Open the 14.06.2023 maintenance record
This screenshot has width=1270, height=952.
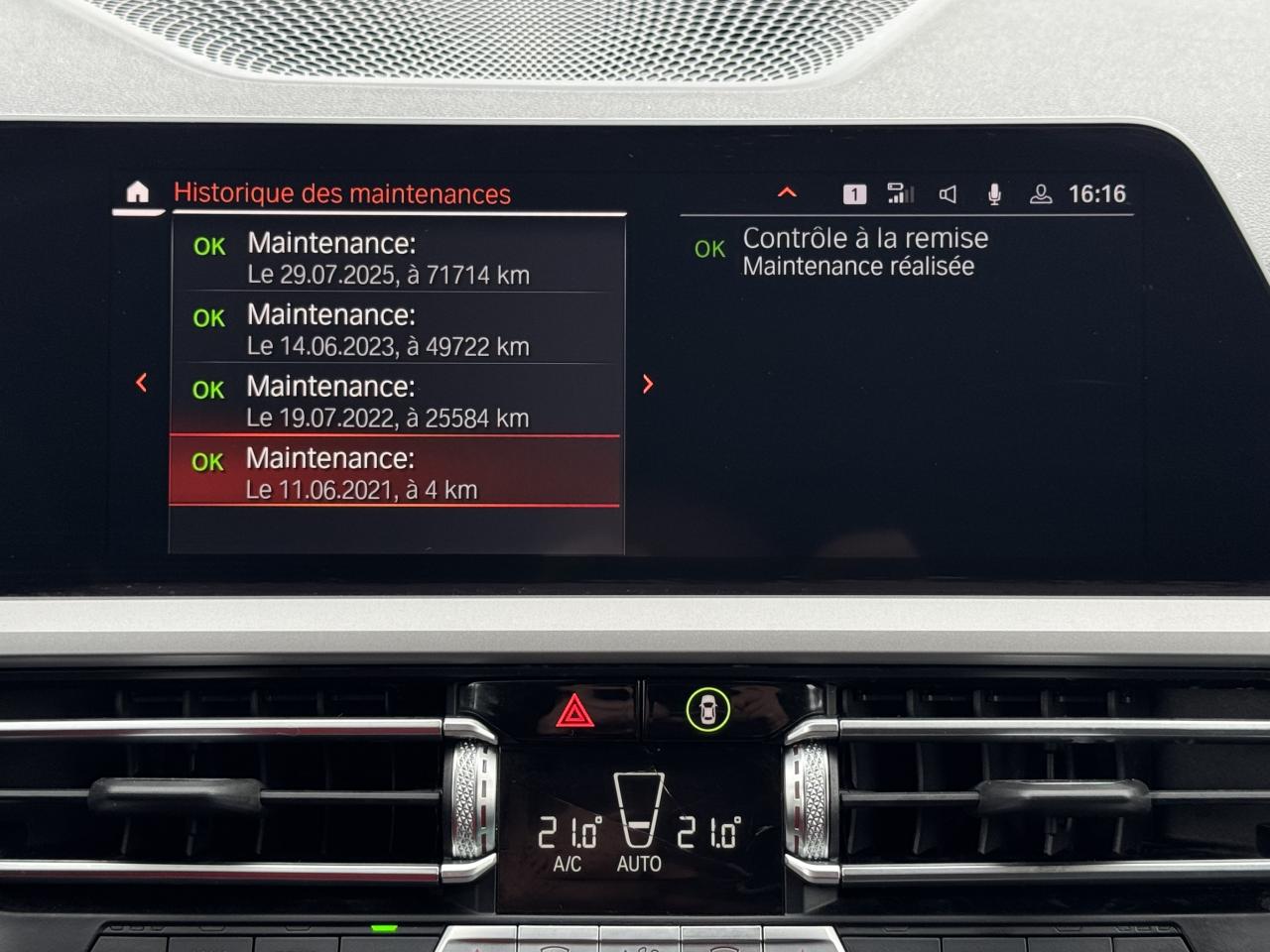coord(397,329)
